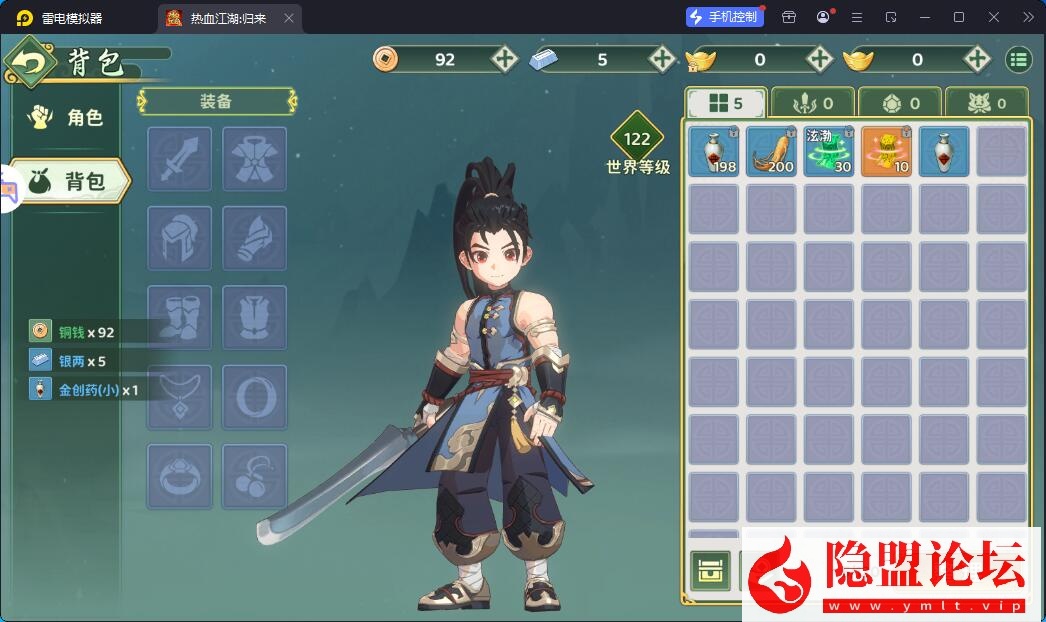Click the empty weapon sword equipment slot
The image size is (1046, 622).
click(180, 159)
